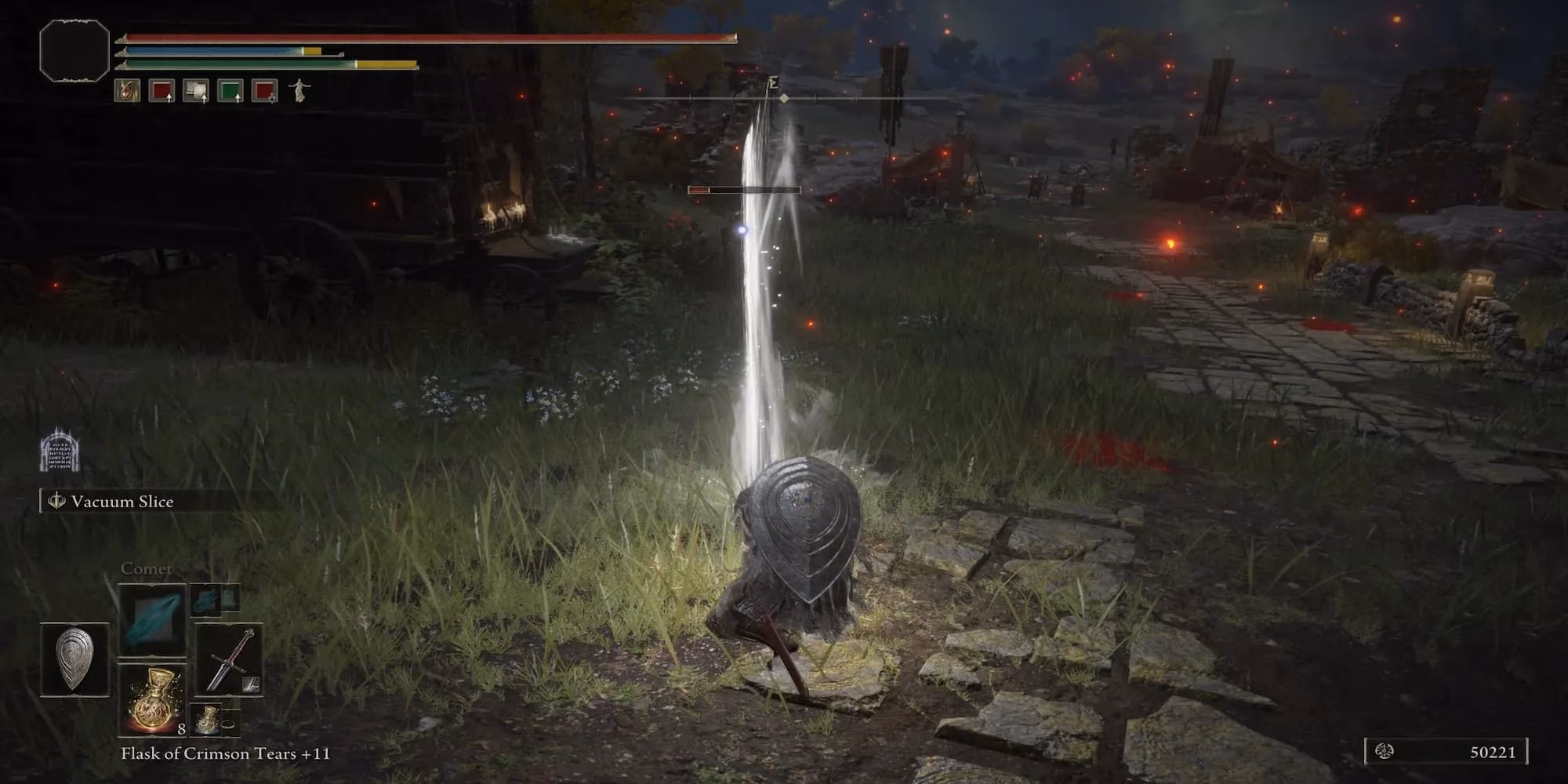
Task: Click the red debuff icon with down arrow
Action: (264, 91)
